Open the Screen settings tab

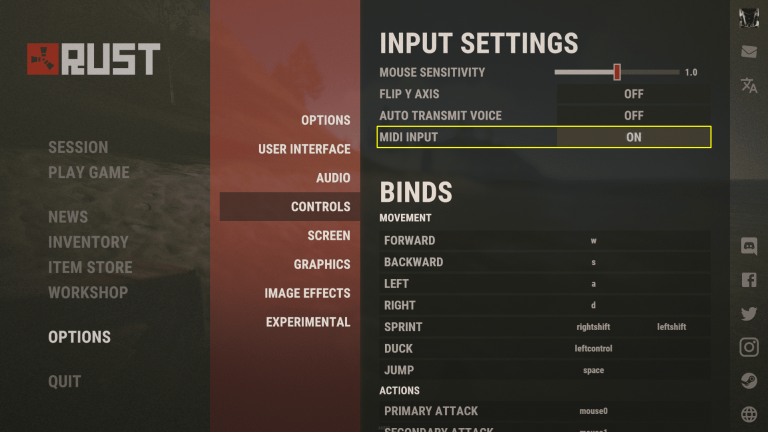pyautogui.click(x=329, y=236)
